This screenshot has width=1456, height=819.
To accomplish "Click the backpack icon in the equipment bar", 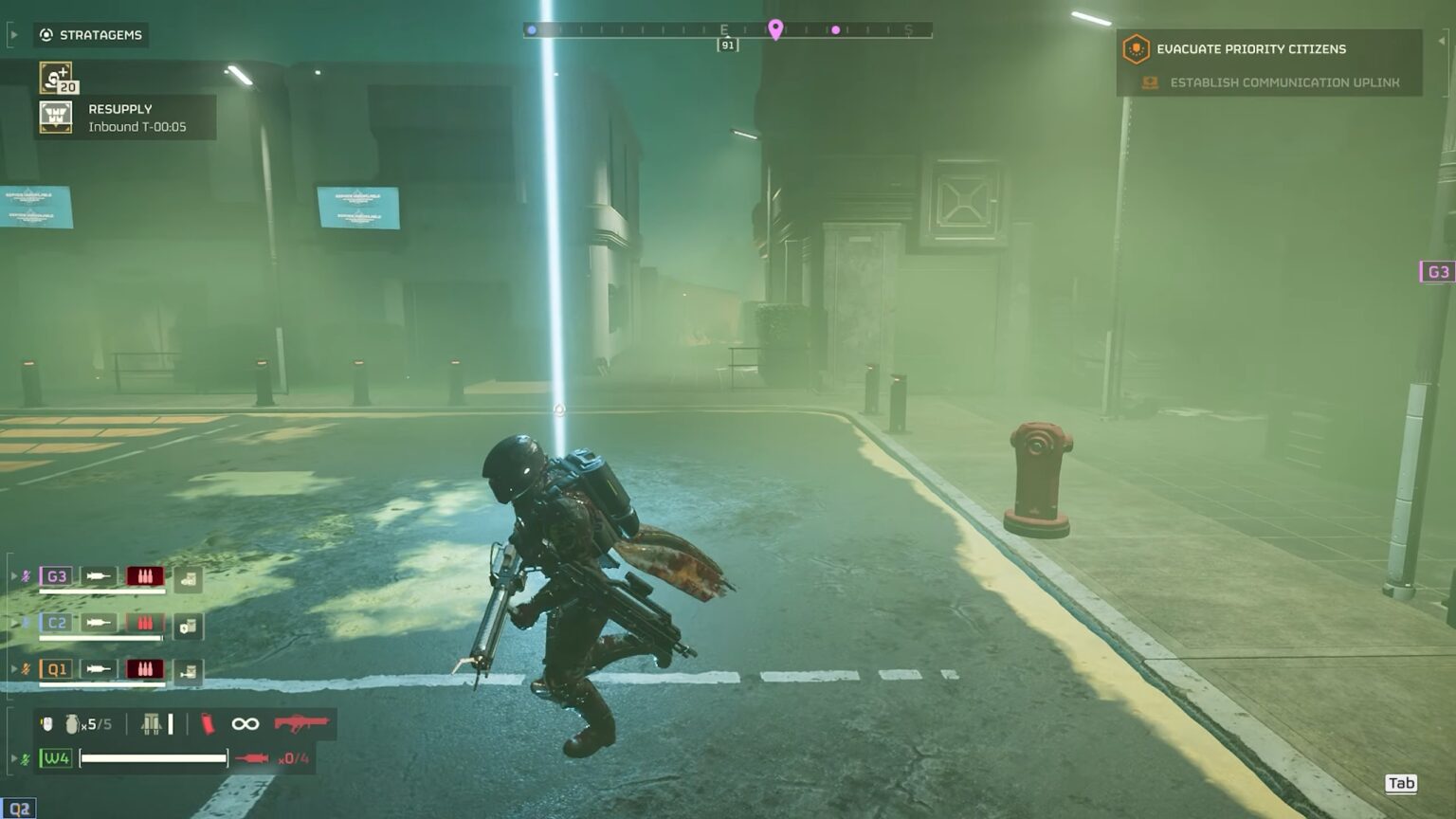I will [152, 725].
